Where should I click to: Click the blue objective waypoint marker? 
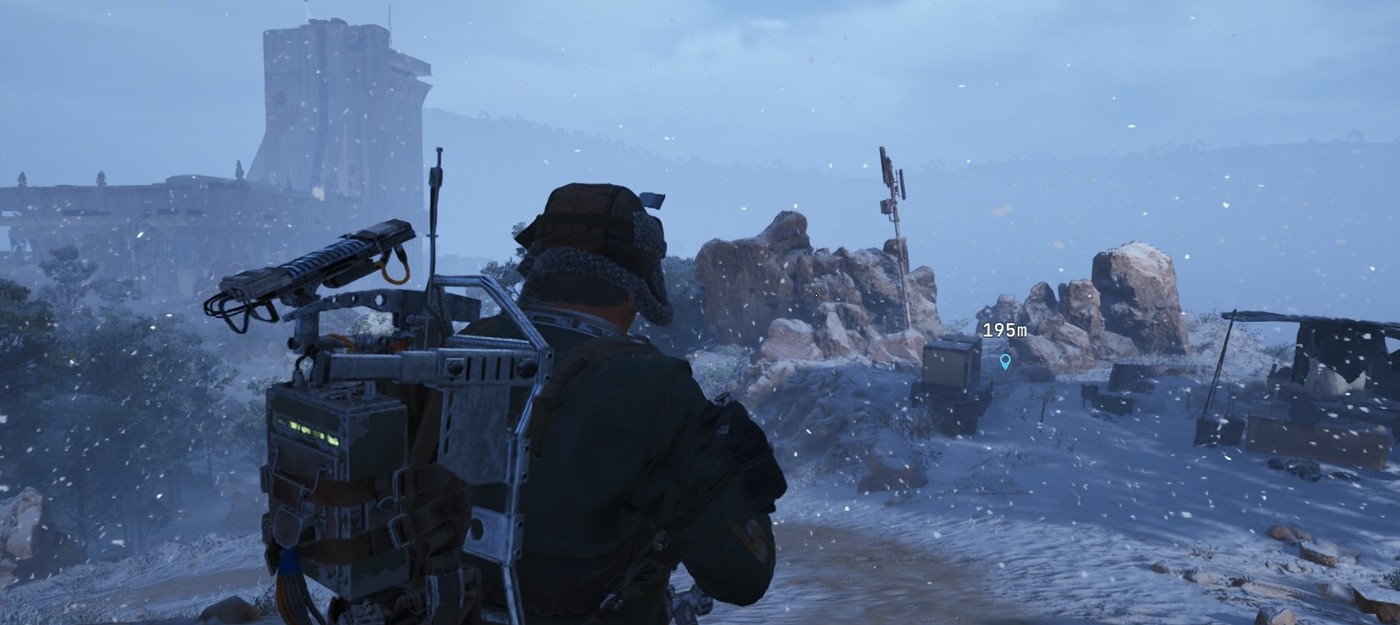[1005, 360]
